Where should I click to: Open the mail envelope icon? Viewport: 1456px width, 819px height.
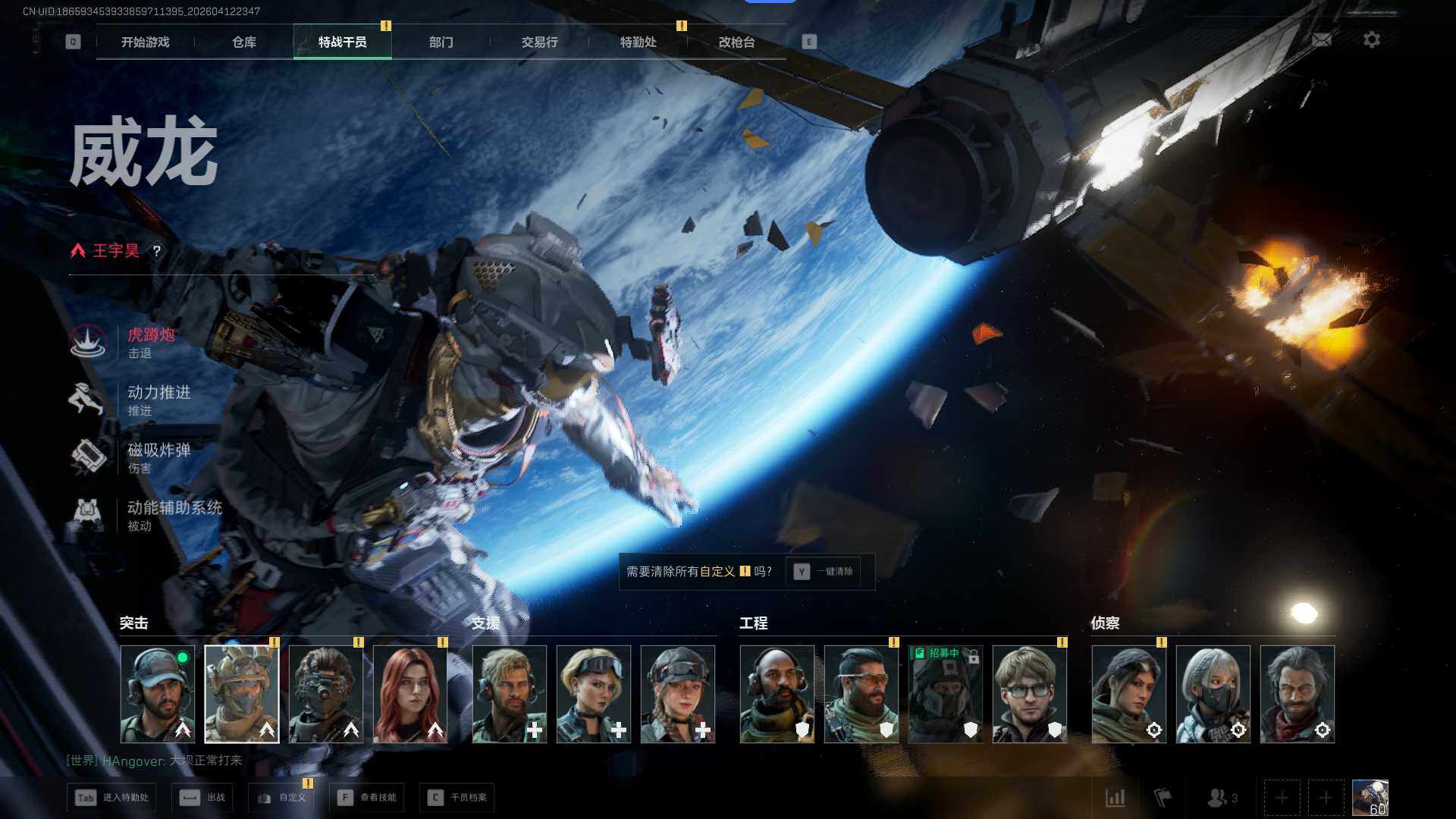click(x=1322, y=40)
